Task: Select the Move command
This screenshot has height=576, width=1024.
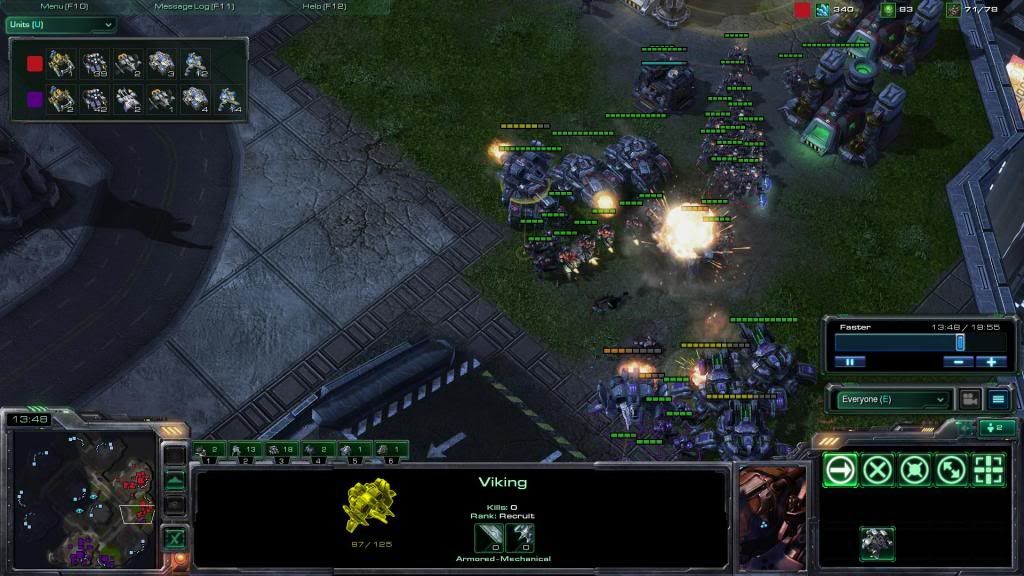Action: point(840,470)
